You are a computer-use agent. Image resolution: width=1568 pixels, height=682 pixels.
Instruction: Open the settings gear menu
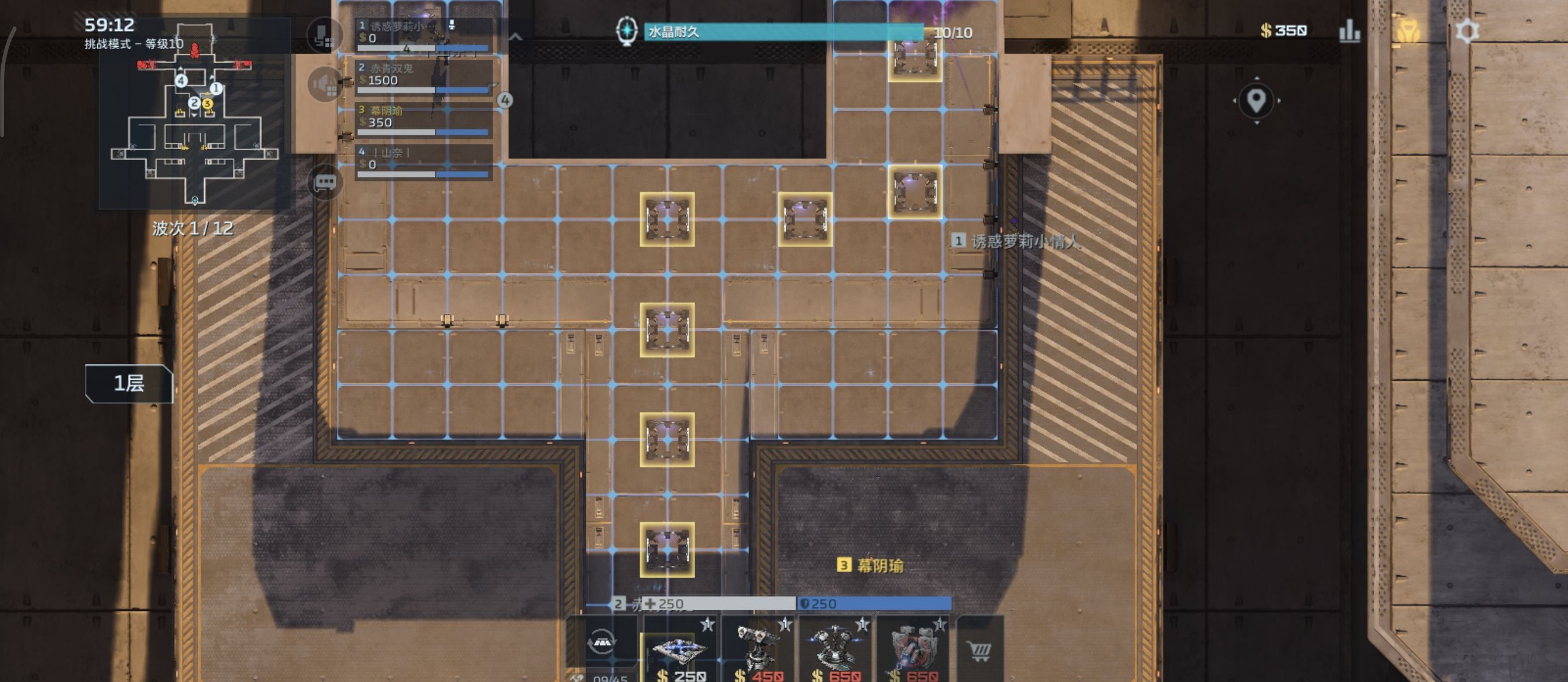[x=1466, y=31]
